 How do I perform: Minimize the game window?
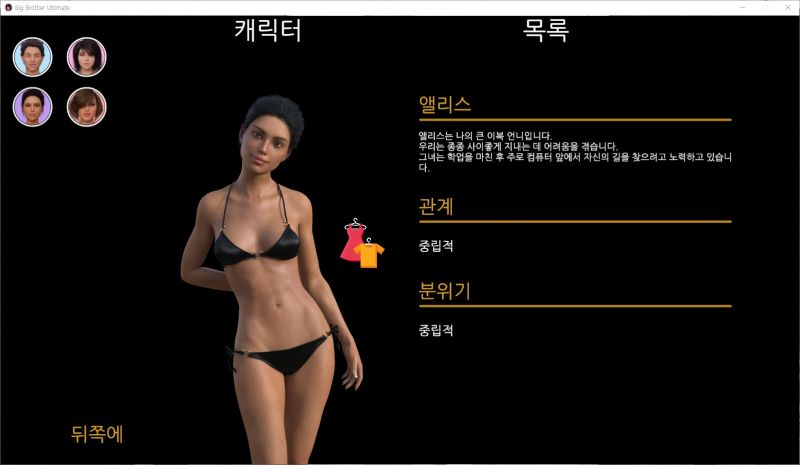740,7
